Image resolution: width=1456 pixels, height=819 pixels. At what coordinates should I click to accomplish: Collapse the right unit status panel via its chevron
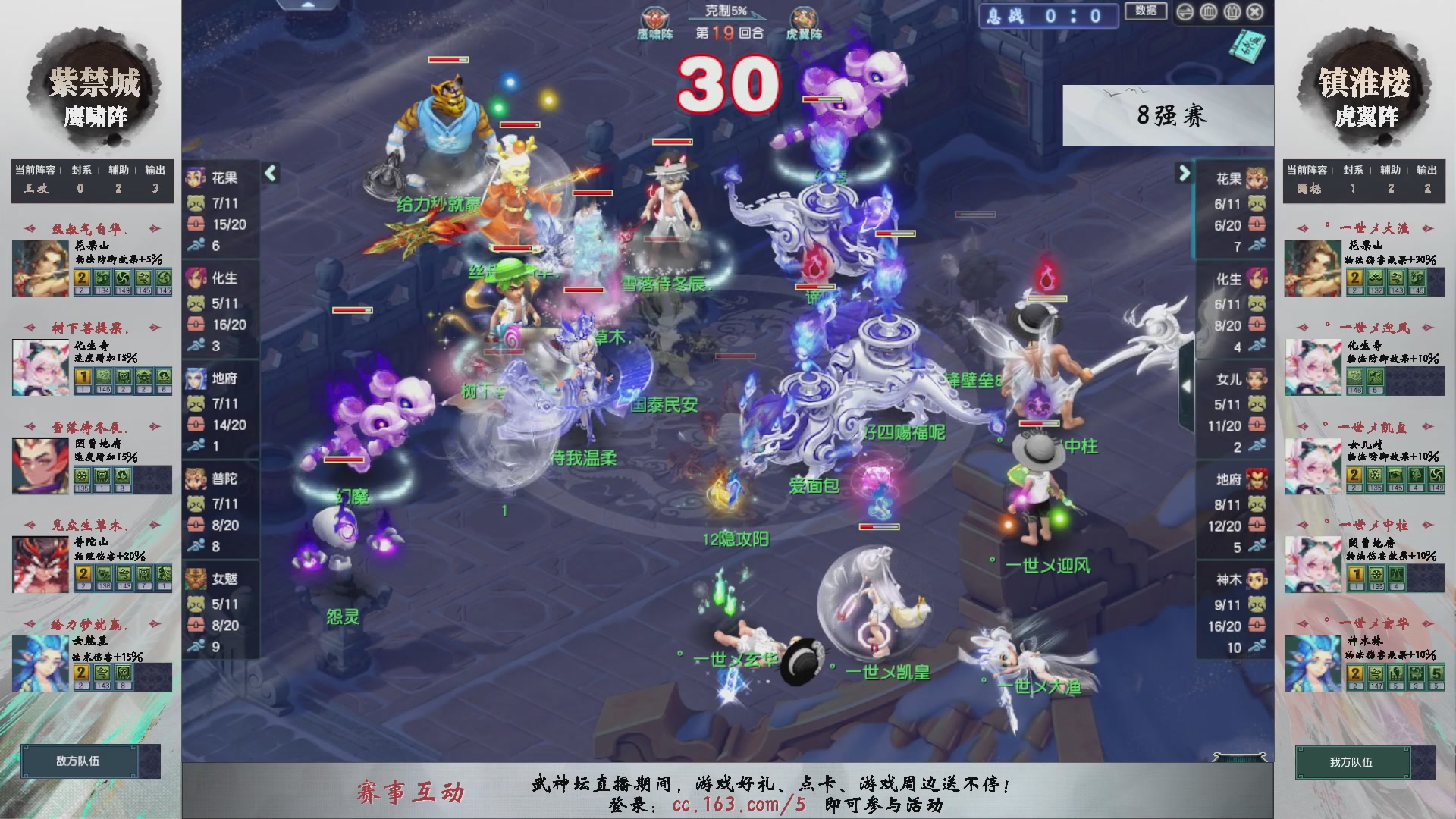tap(1185, 173)
